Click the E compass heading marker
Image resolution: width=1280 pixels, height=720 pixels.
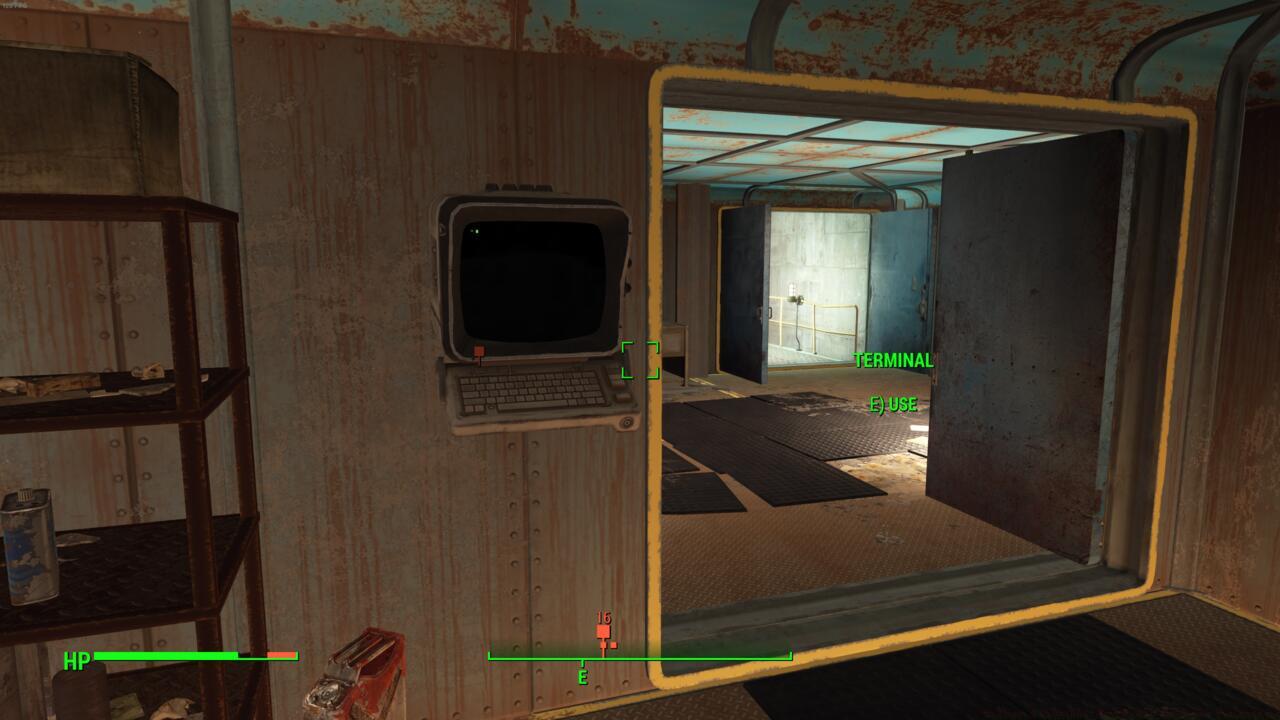(584, 676)
